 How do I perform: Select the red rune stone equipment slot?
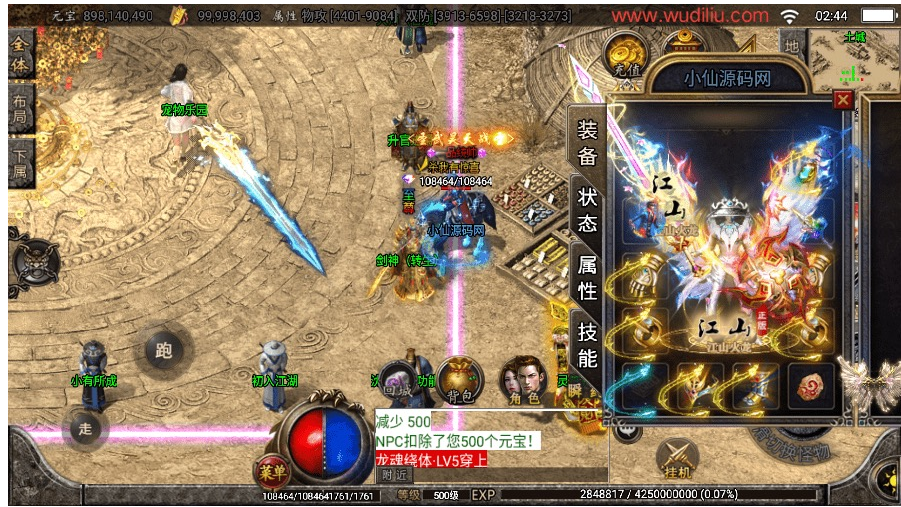point(810,385)
